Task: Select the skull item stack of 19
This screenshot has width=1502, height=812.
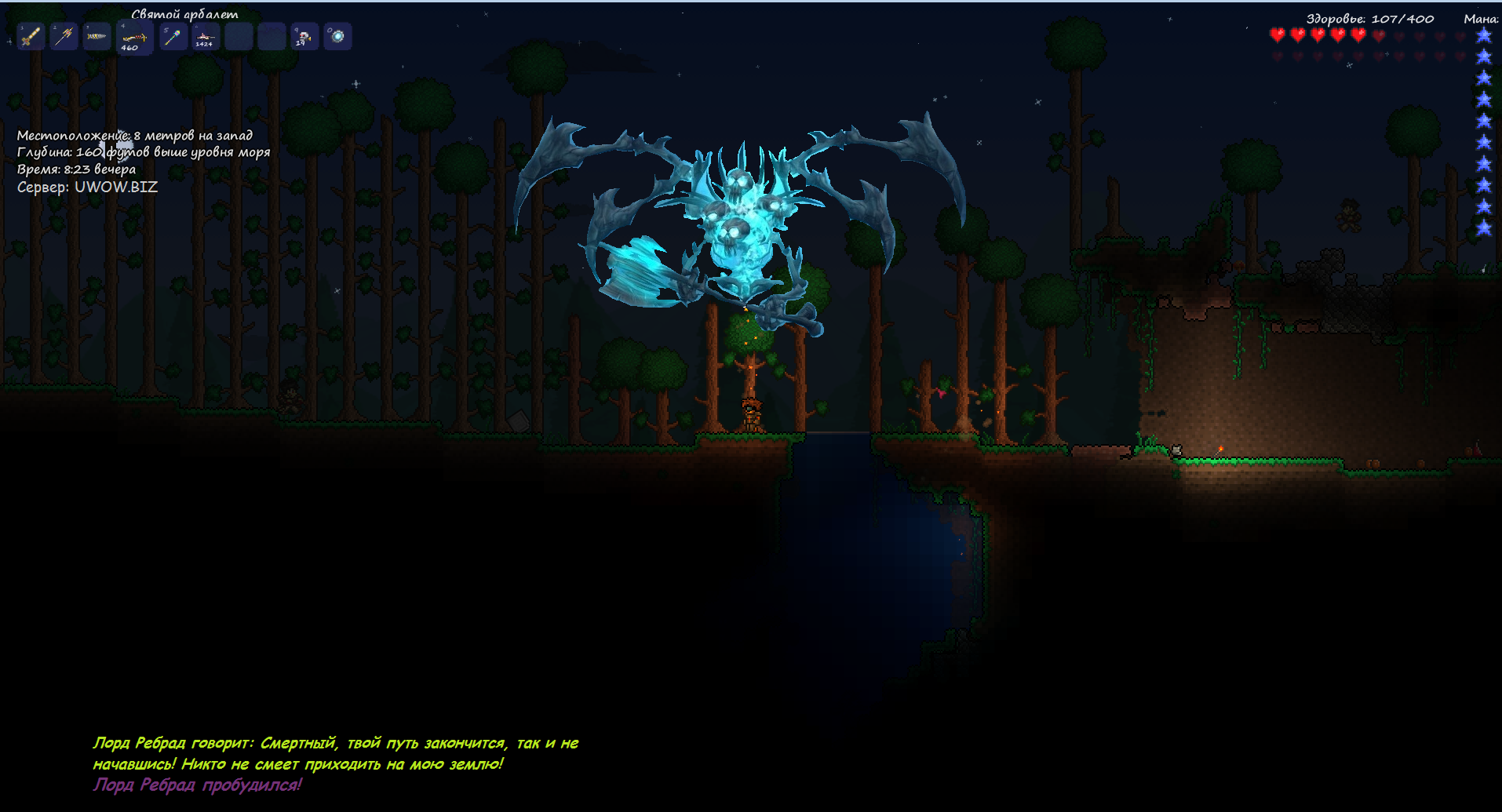Action: (x=304, y=36)
